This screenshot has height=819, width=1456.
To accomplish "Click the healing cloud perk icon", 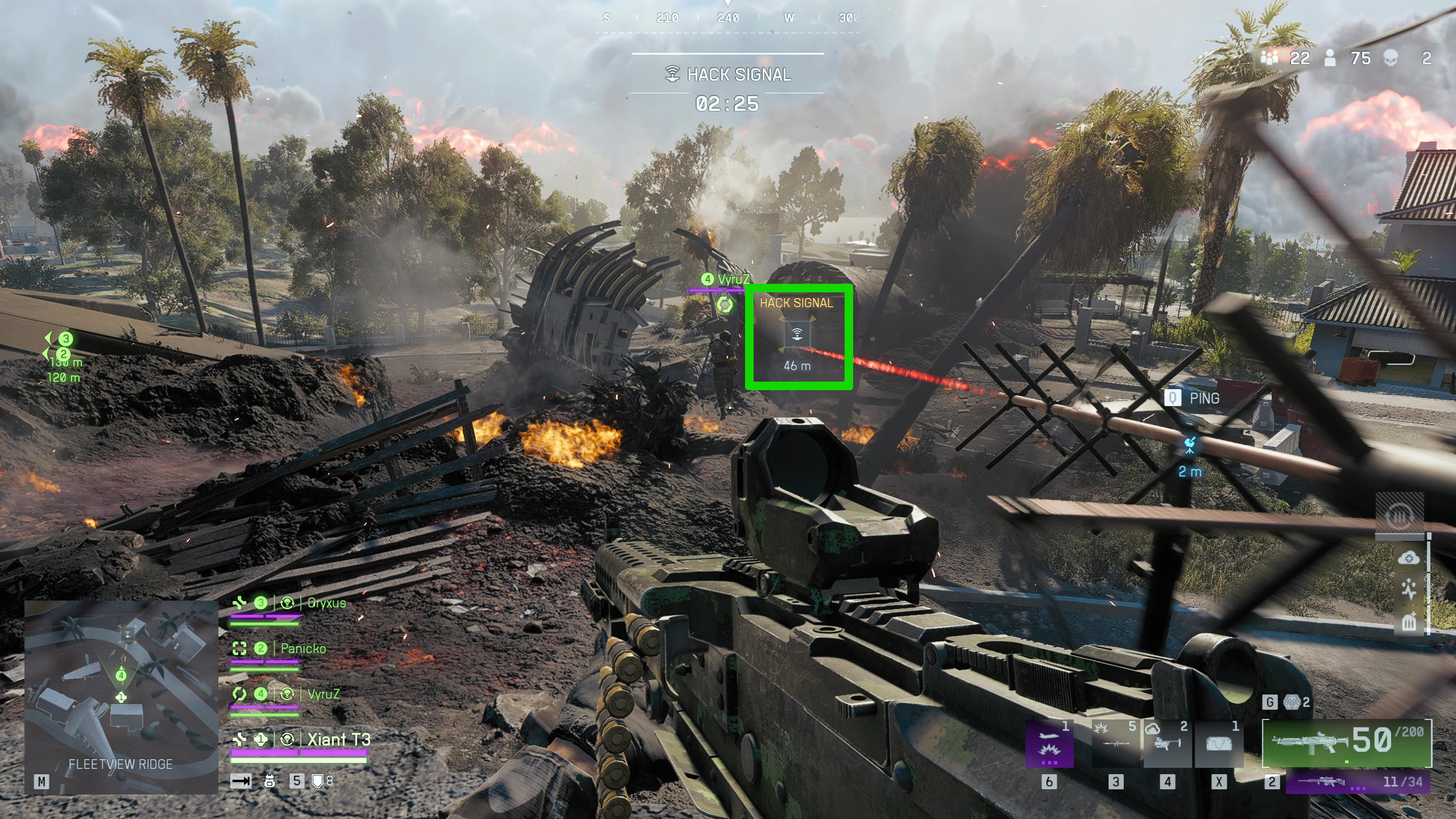I will (x=1408, y=558).
